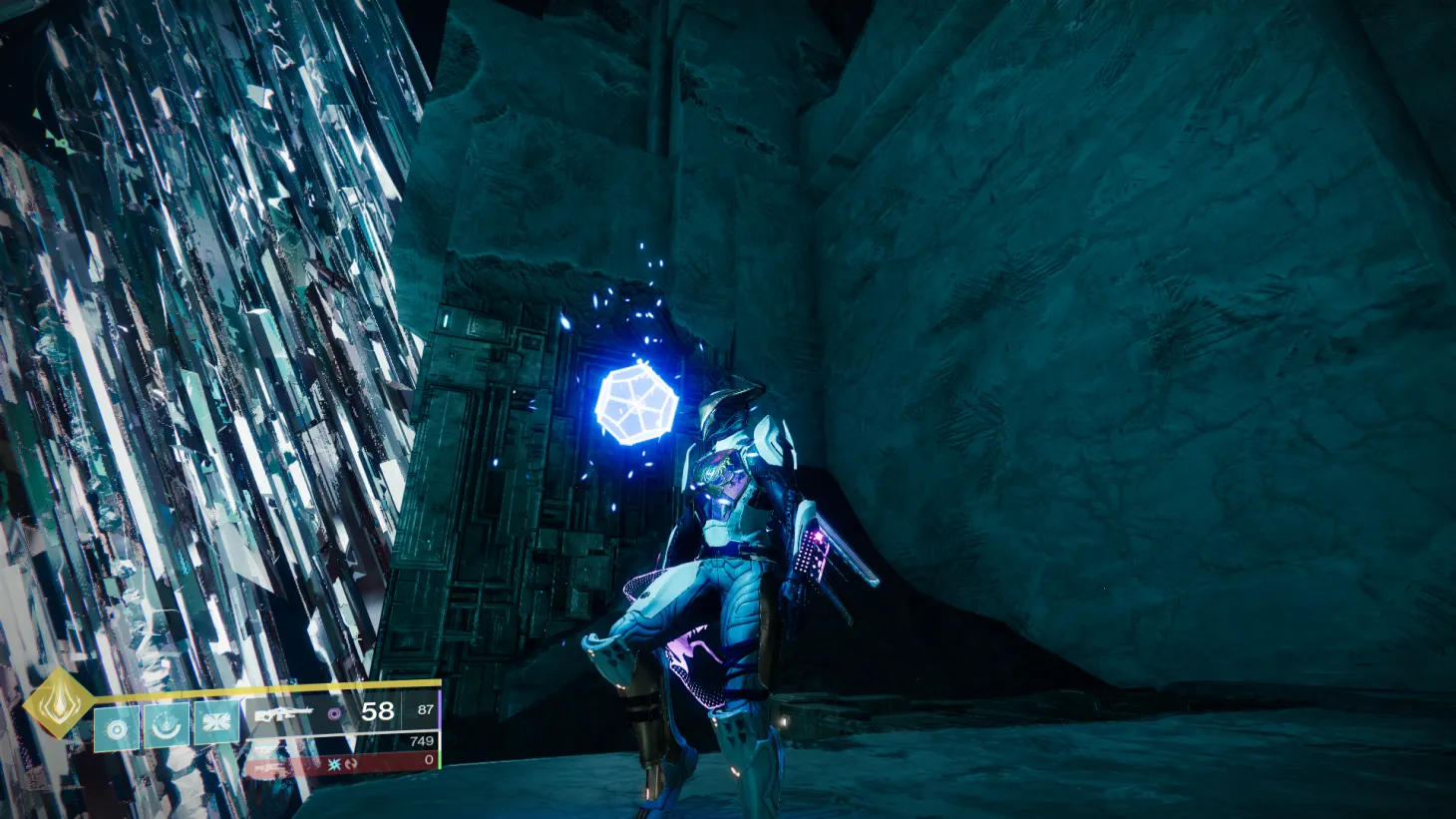
Task: Click the grenade ability charge icon
Action: coord(117,727)
